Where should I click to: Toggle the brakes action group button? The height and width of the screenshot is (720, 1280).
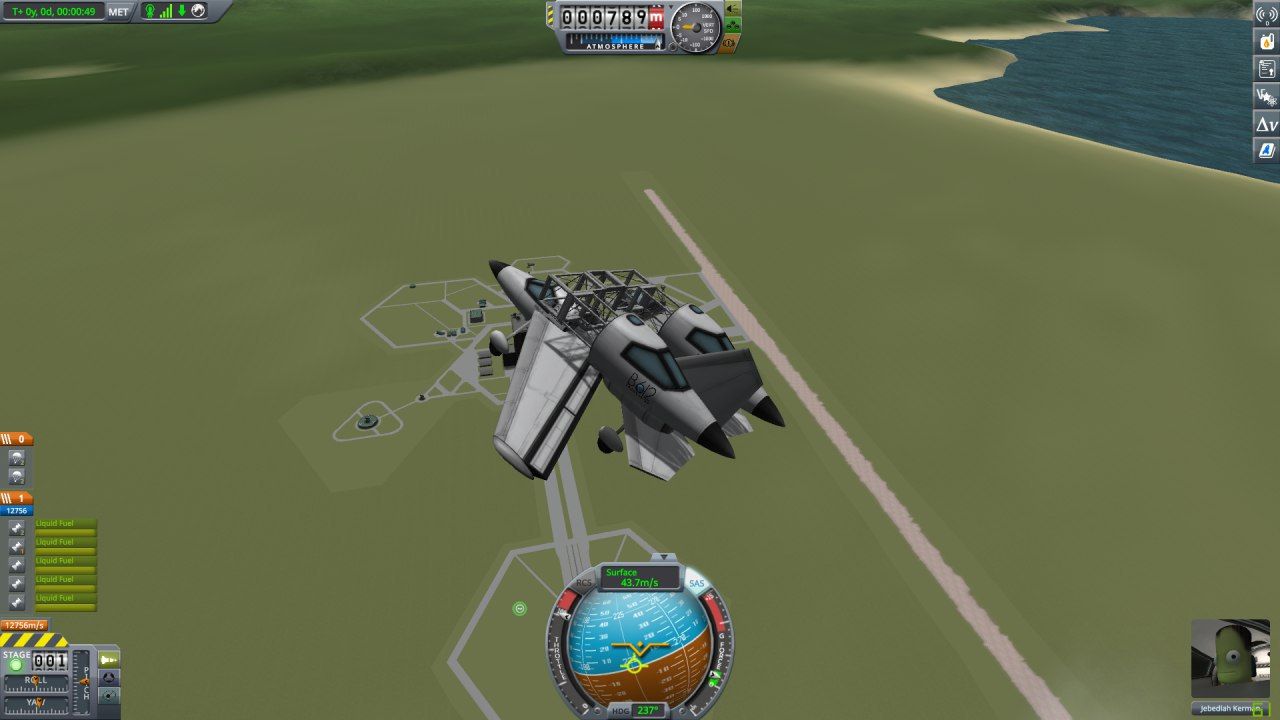731,44
